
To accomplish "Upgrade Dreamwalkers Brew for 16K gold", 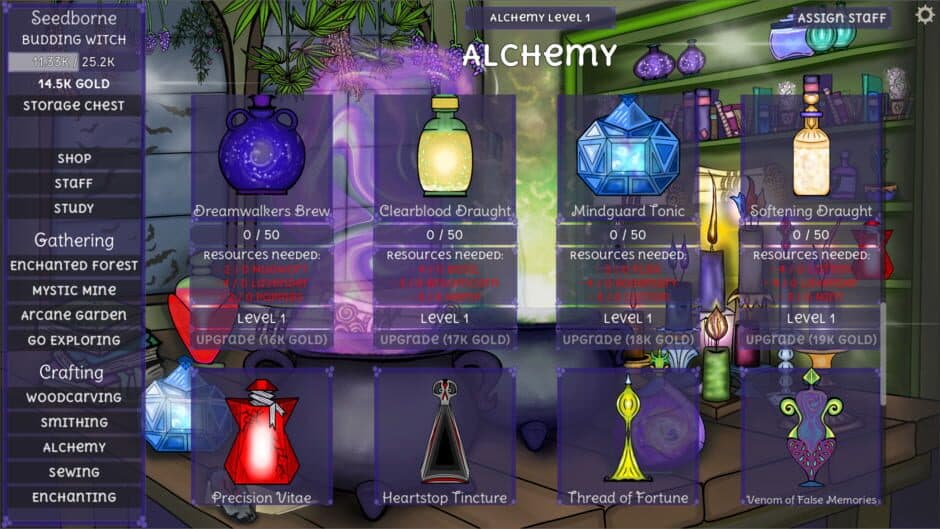I will coord(262,340).
